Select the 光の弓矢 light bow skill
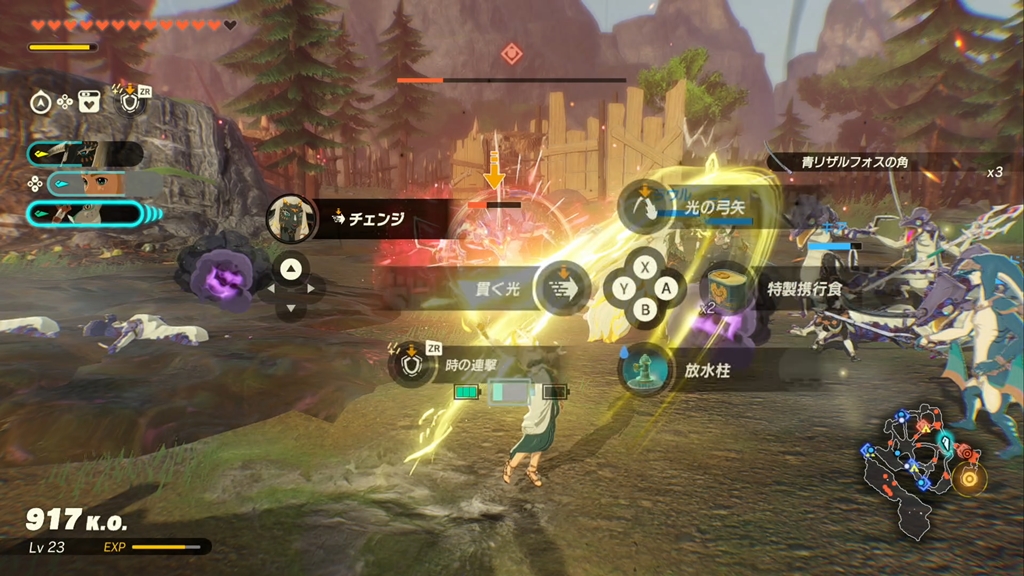The height and width of the screenshot is (576, 1024). pos(645,207)
